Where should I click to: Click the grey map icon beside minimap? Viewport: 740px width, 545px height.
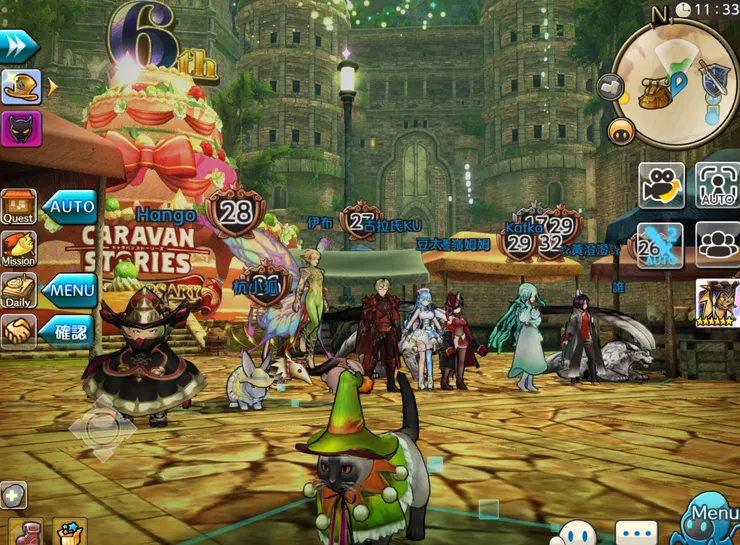(x=611, y=88)
